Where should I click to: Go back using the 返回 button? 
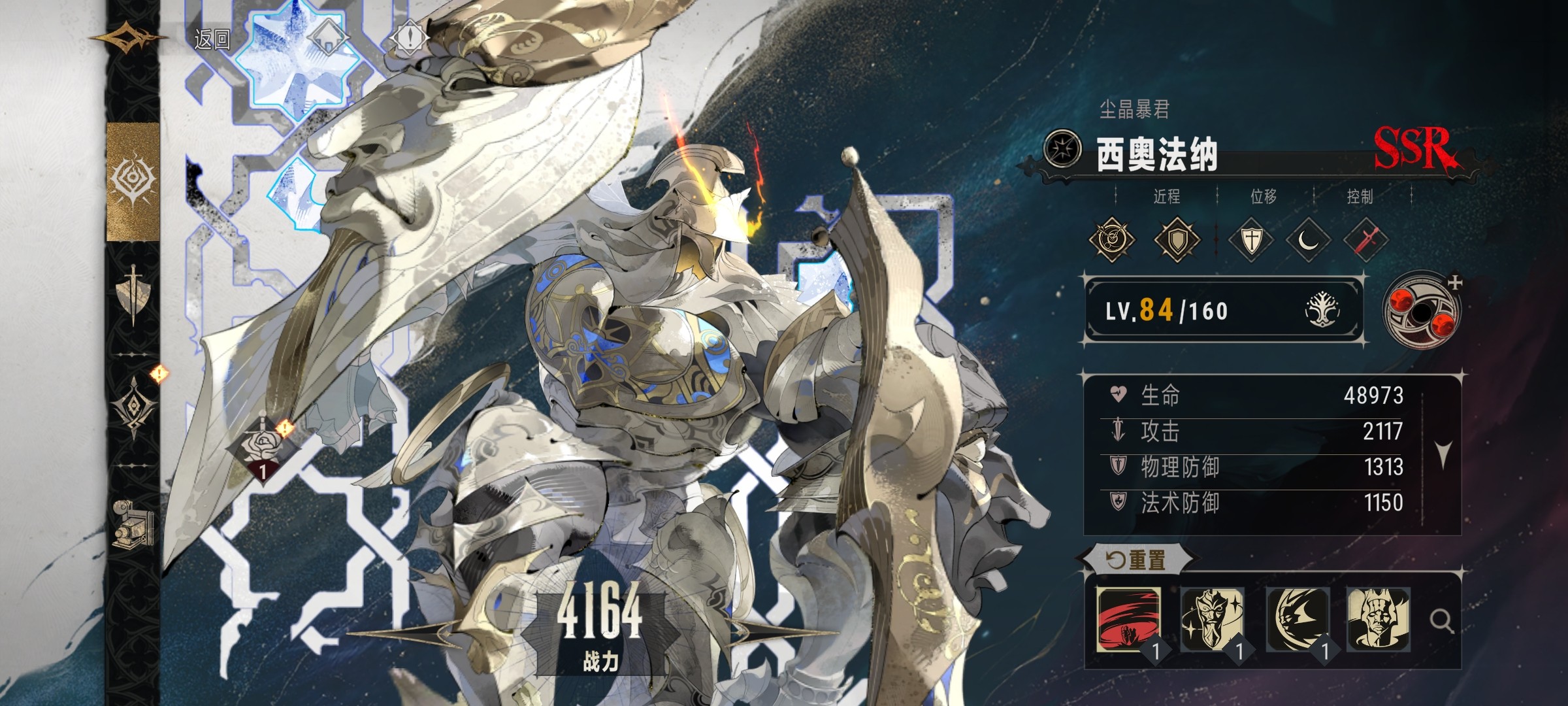(x=212, y=40)
